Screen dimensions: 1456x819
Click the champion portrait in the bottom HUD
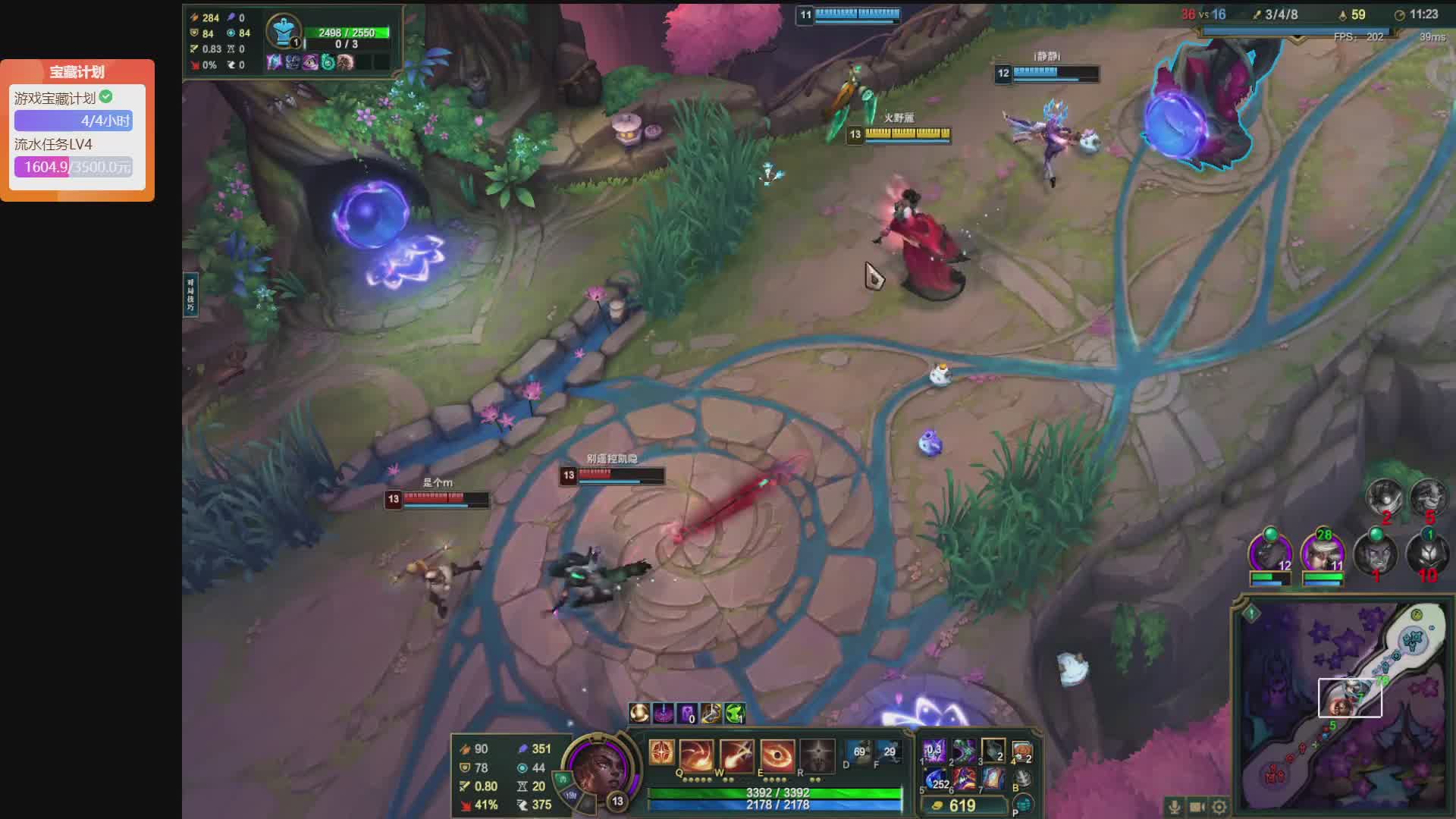coord(598,768)
